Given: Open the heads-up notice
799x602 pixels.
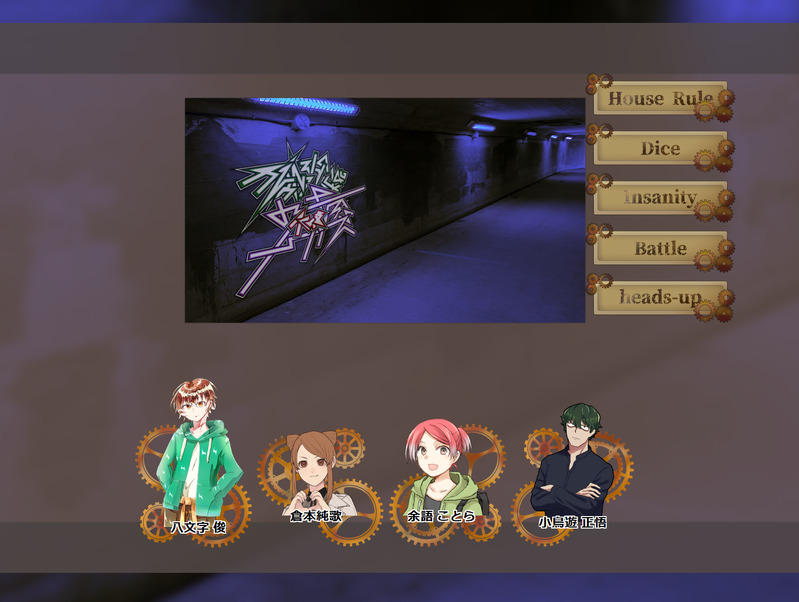Looking at the screenshot, I should 660,298.
